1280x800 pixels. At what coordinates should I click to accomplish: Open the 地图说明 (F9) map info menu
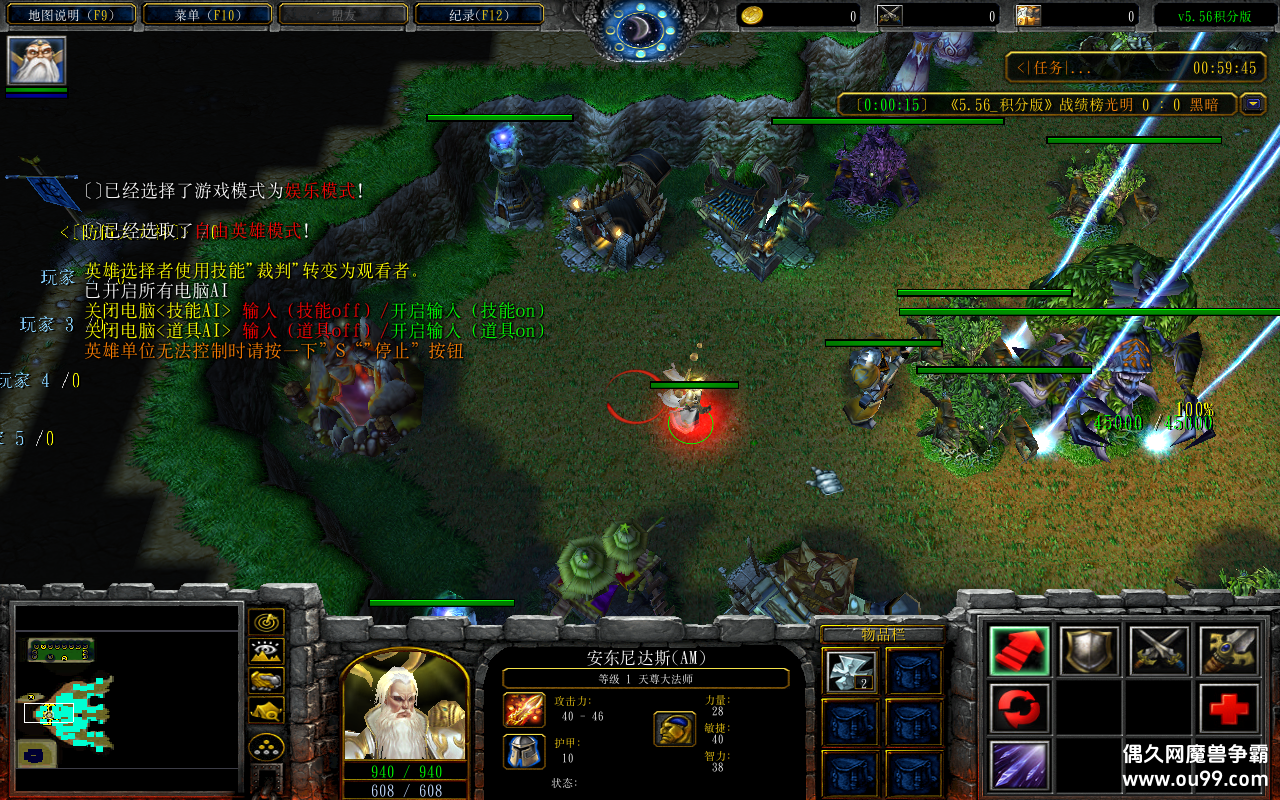pyautogui.click(x=68, y=15)
